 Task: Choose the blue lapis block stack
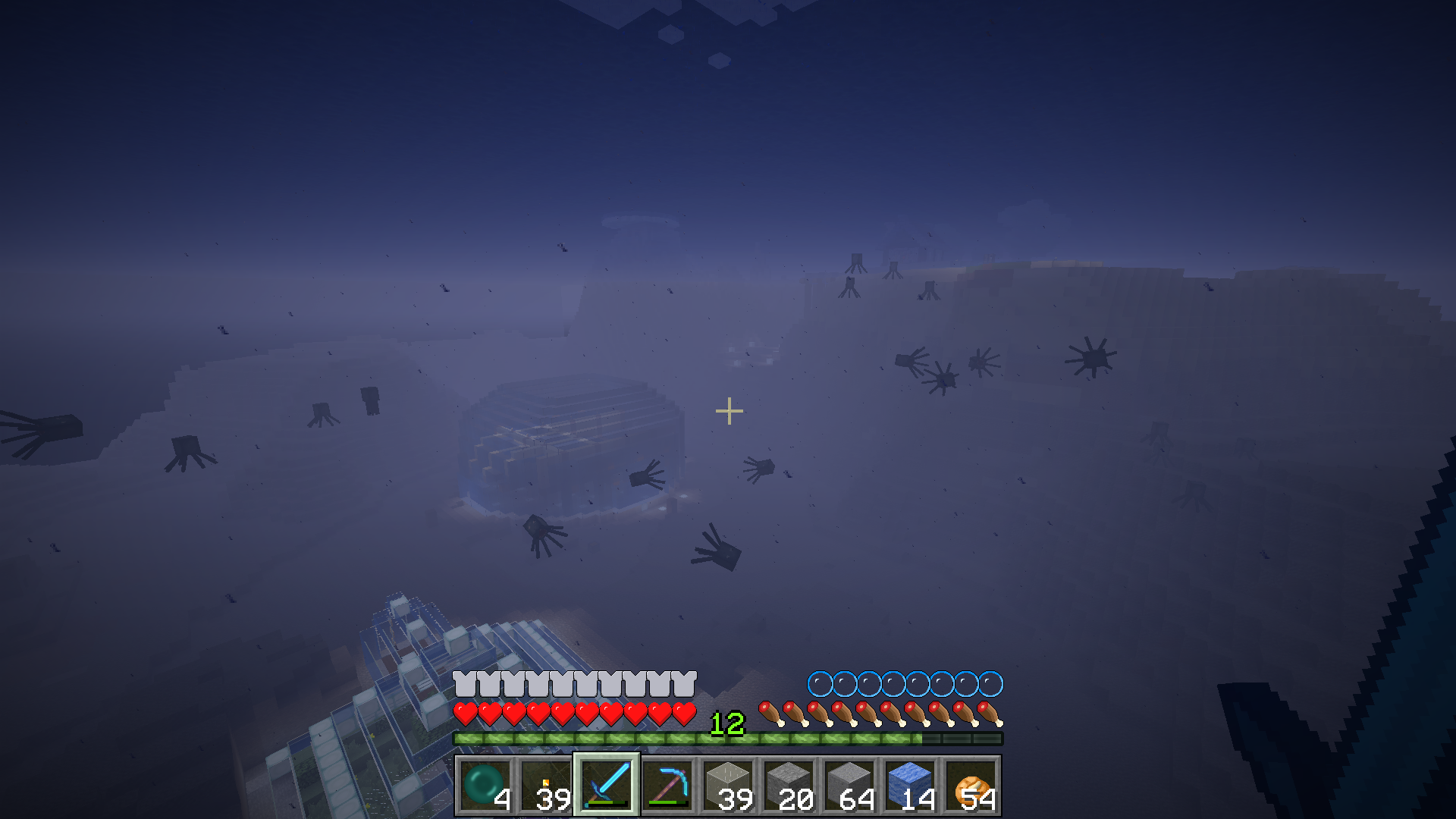click(x=910, y=786)
